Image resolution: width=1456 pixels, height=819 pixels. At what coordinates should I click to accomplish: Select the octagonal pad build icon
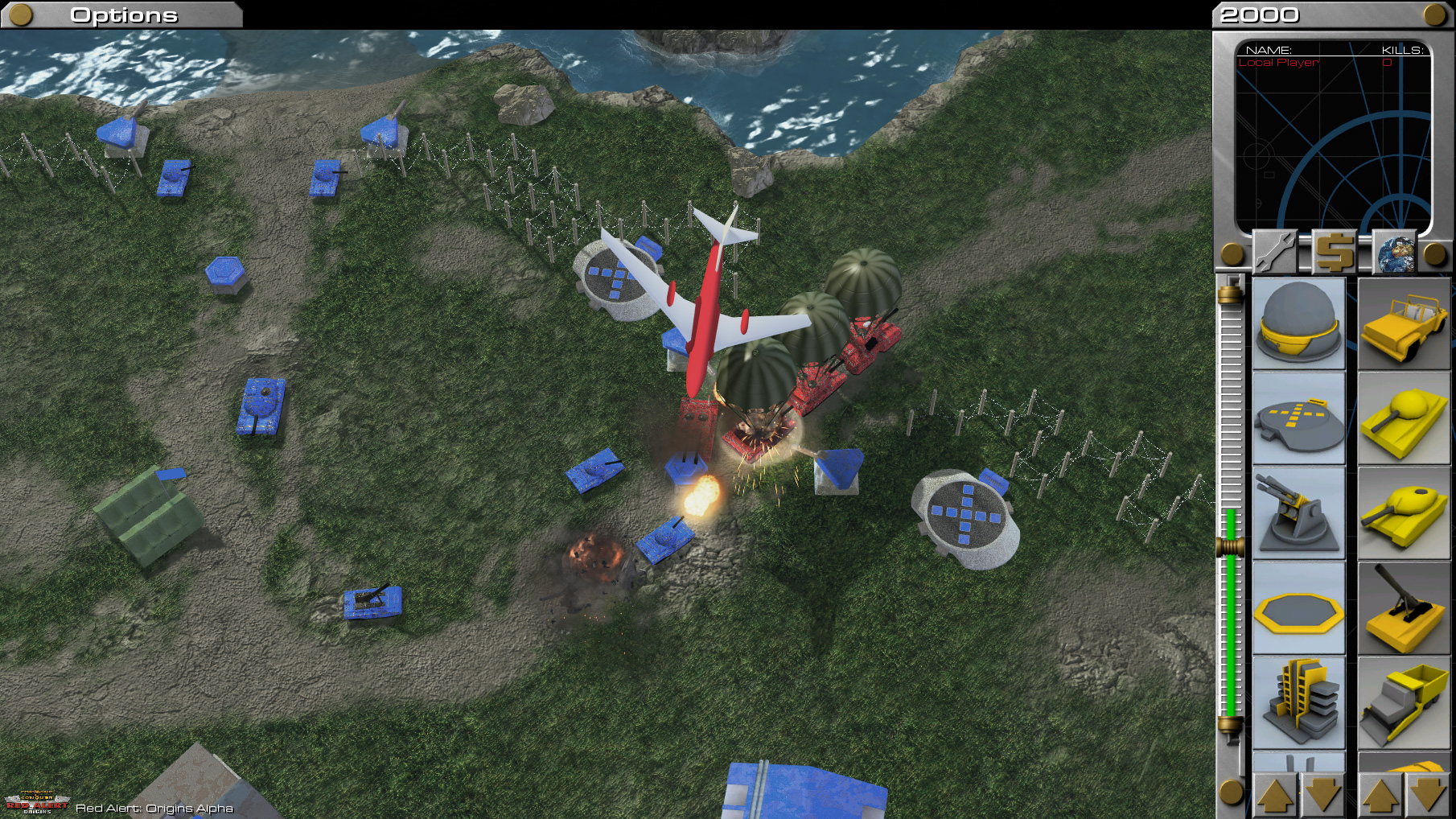(x=1298, y=608)
